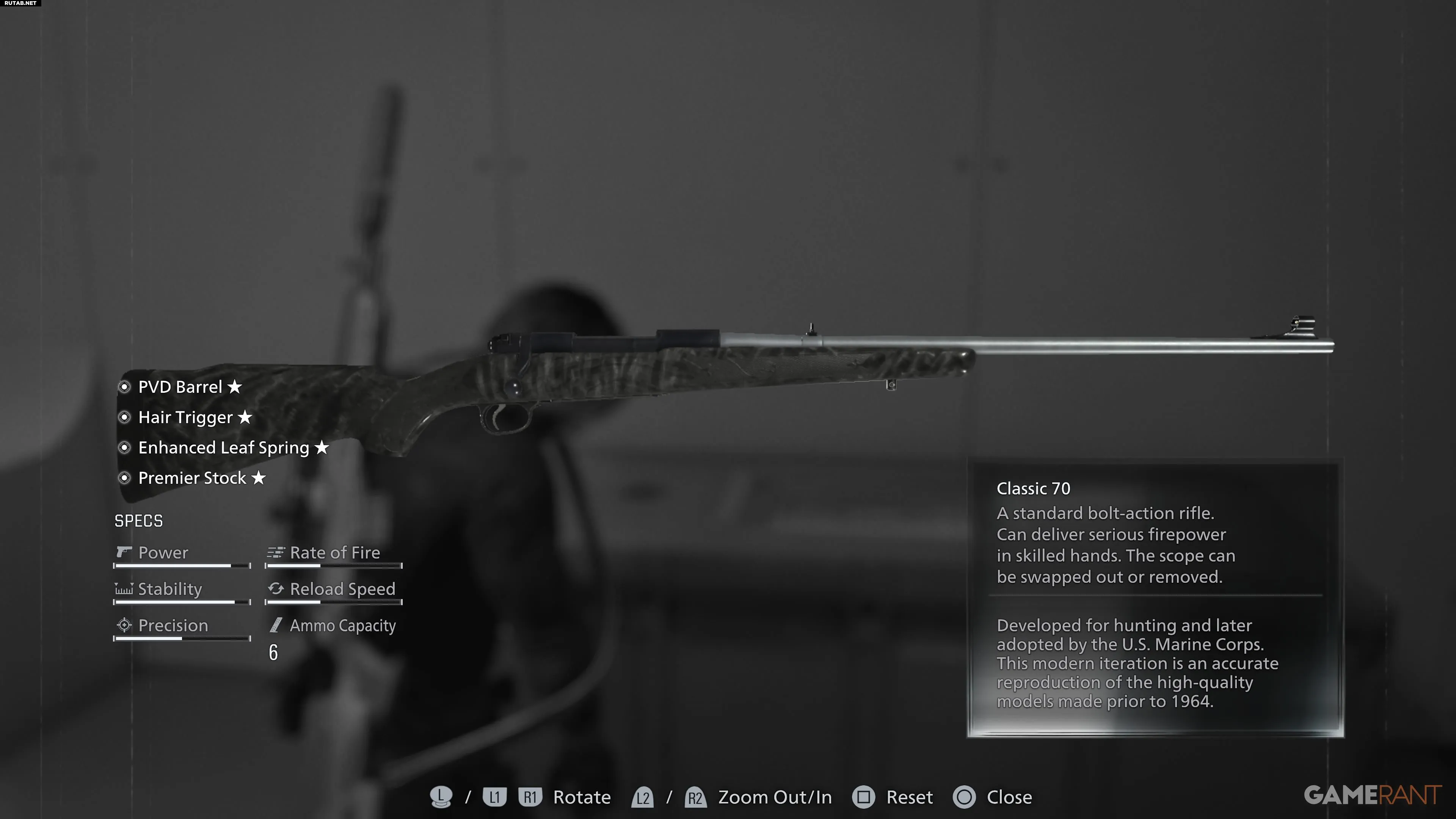Click the GameRant watermark logo
The width and height of the screenshot is (1456, 819).
(x=1372, y=795)
